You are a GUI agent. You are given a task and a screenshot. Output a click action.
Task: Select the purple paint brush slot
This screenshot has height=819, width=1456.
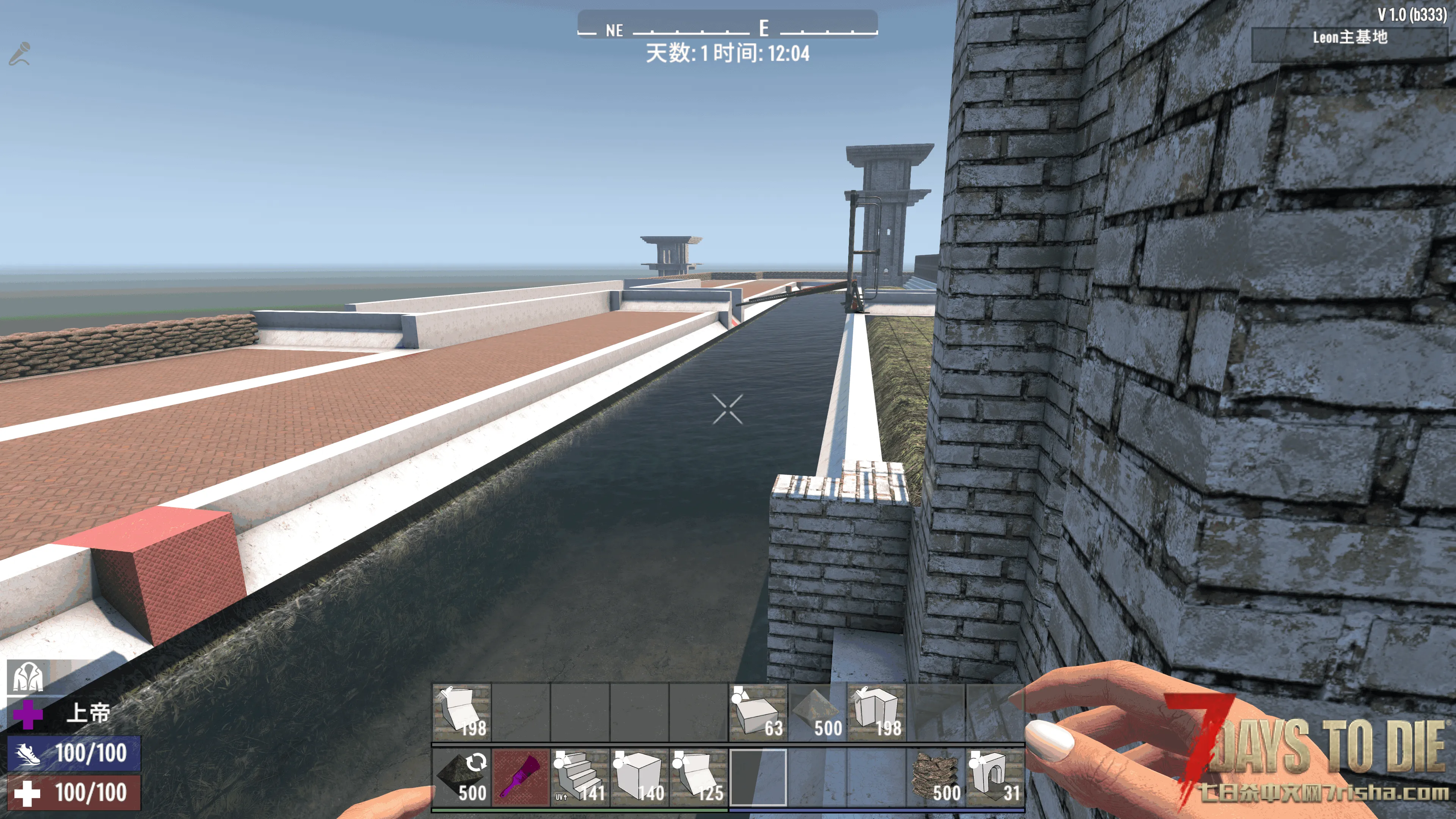click(521, 777)
